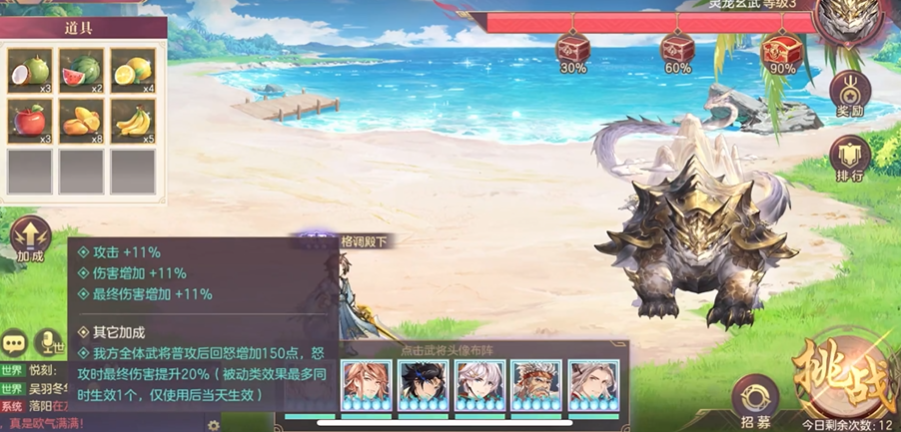Claim the 60% damage reward chest
This screenshot has height=432, width=901.
677,47
